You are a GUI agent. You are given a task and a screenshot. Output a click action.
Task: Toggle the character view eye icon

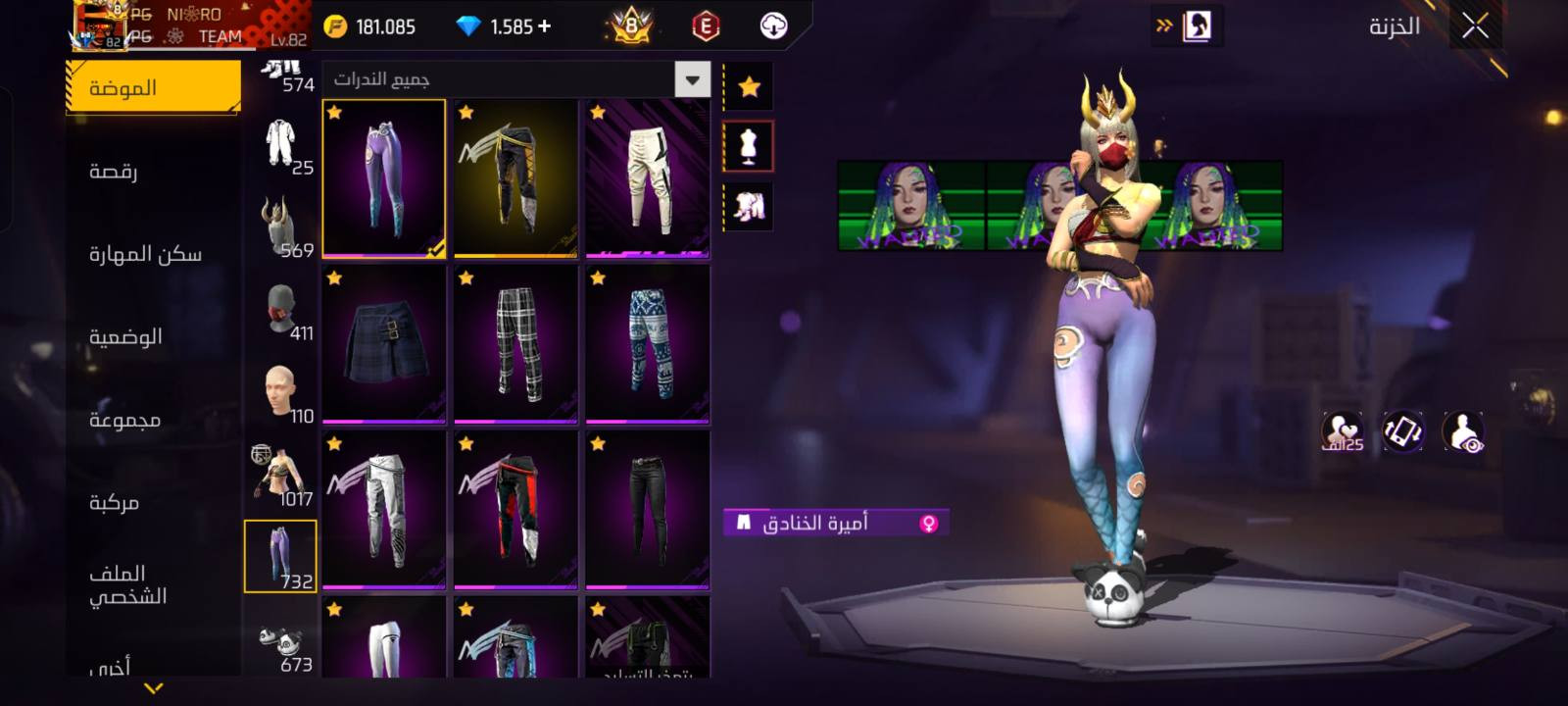(1463, 432)
